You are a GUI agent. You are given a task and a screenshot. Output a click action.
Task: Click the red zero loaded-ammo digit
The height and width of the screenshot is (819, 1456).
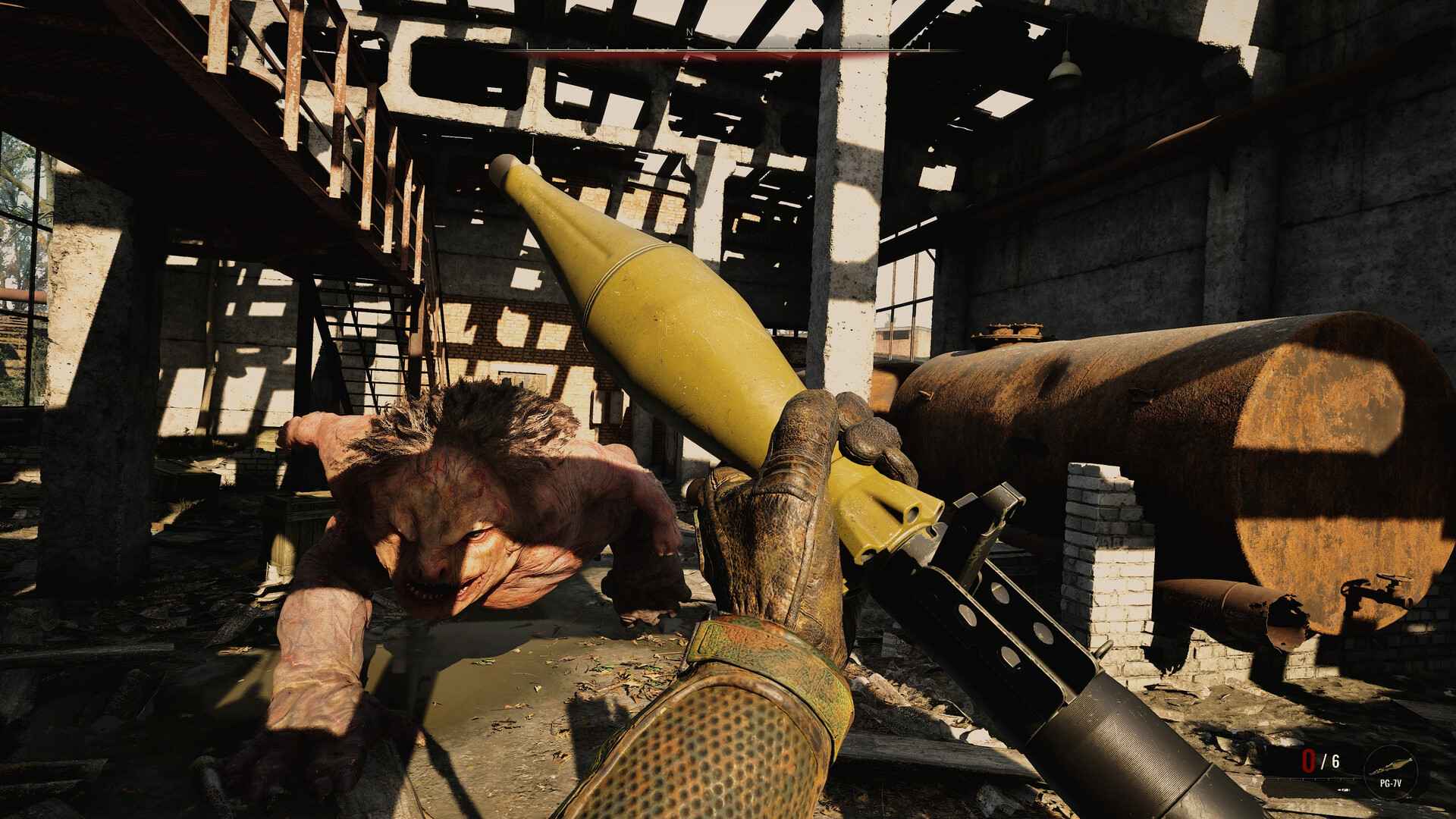click(x=1308, y=761)
